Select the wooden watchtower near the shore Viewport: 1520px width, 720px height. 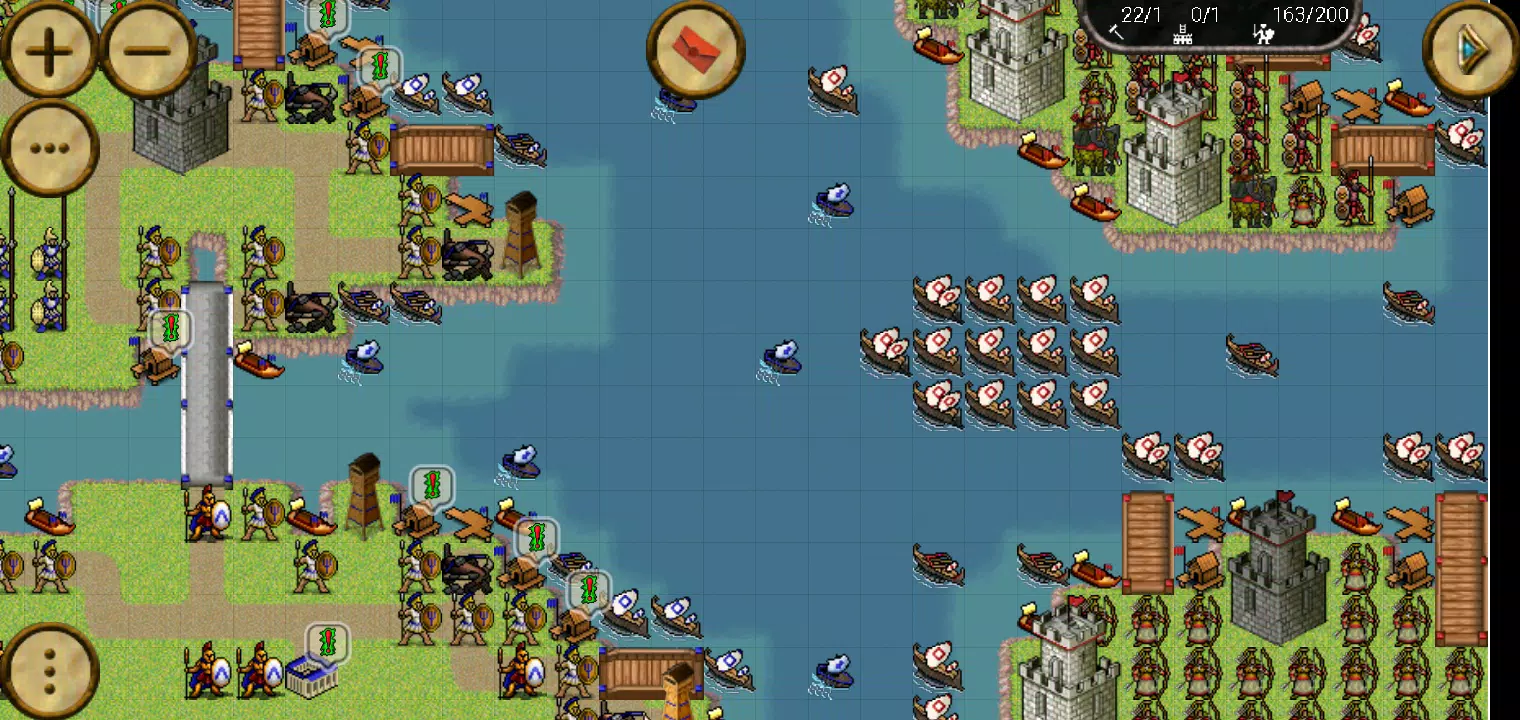pyautogui.click(x=366, y=490)
